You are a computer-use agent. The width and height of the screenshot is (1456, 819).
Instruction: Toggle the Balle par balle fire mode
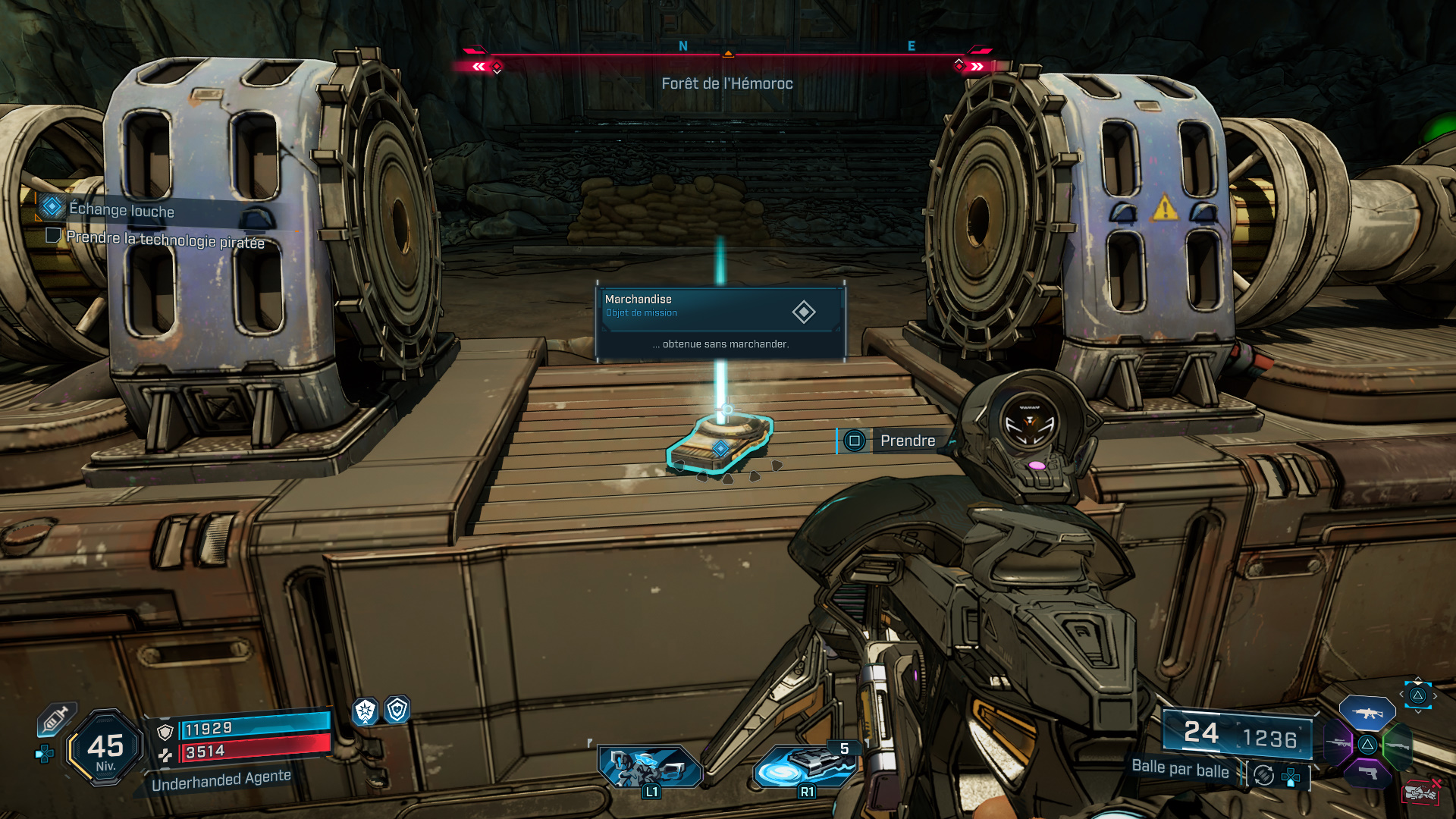tap(1180, 768)
